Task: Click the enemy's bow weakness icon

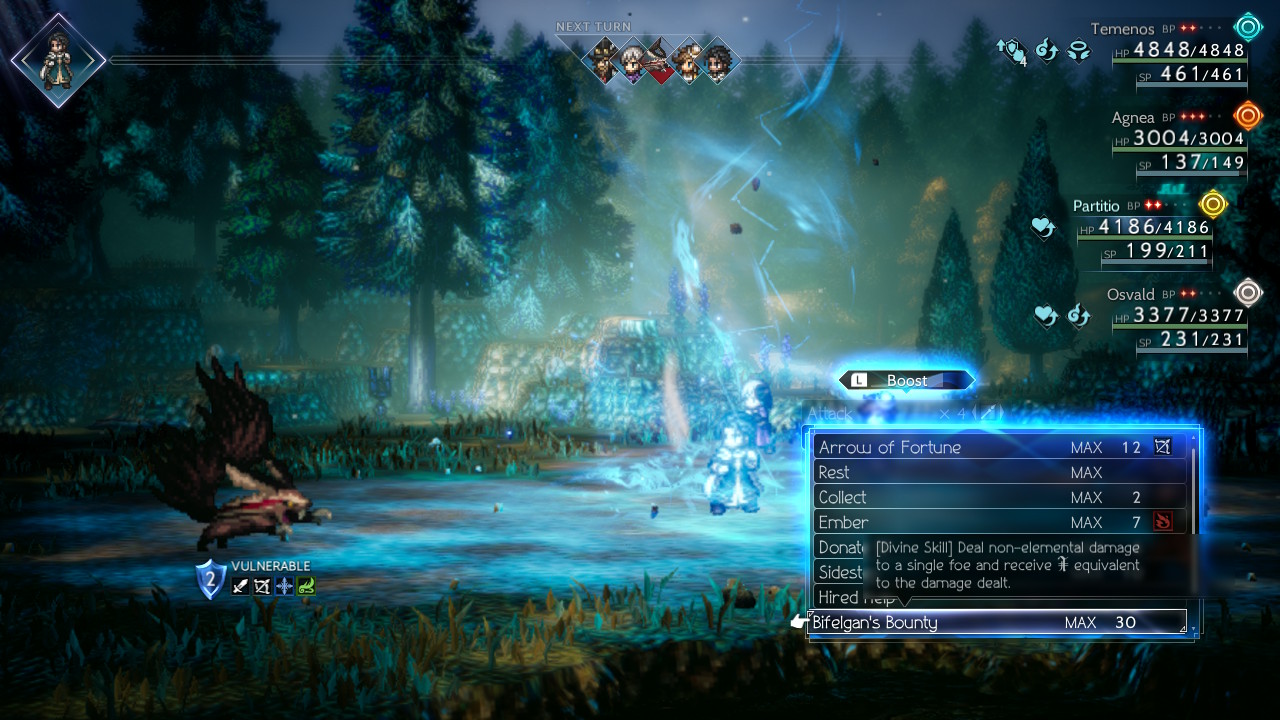Action: [x=262, y=586]
